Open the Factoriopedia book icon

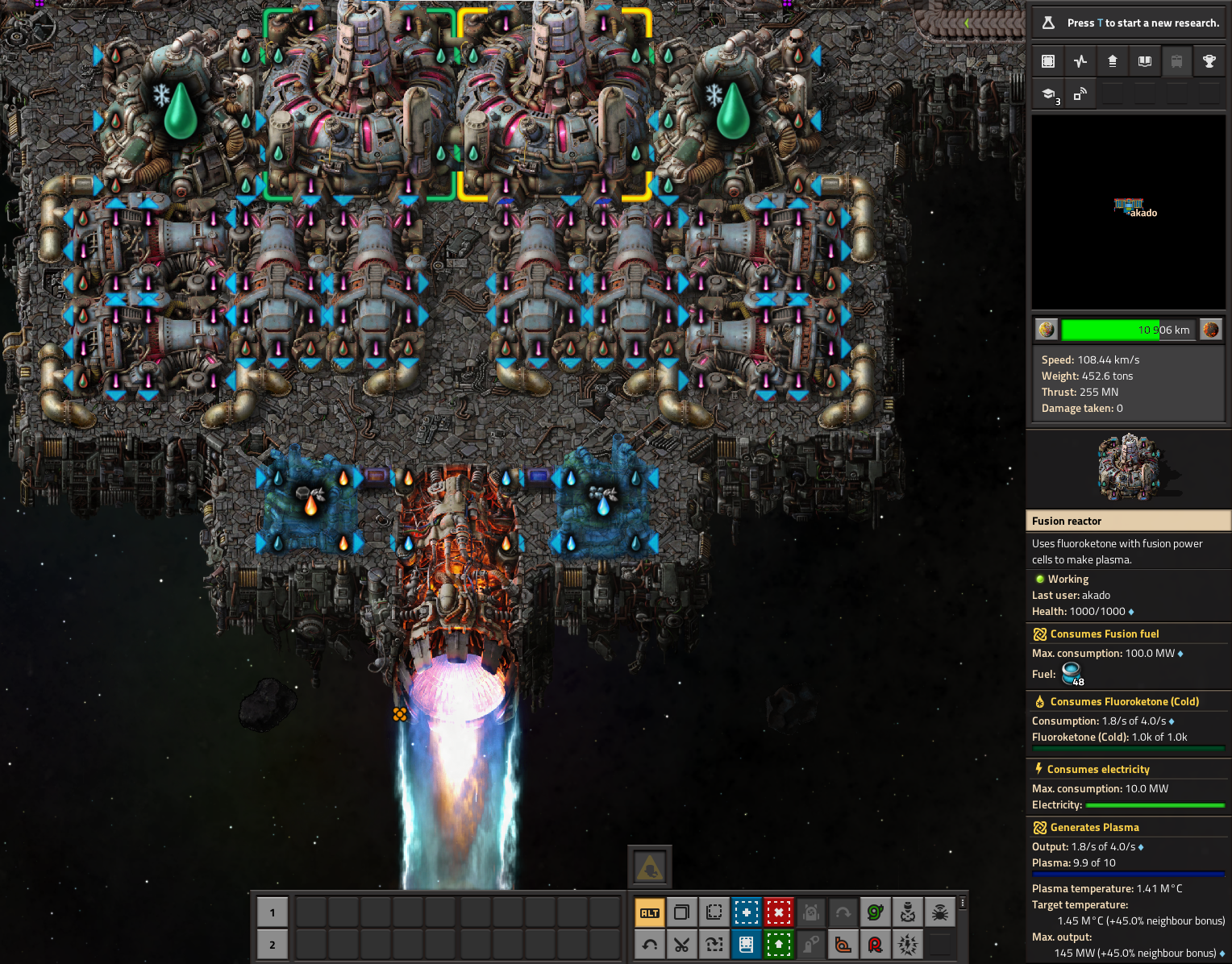pyautogui.click(x=1145, y=61)
